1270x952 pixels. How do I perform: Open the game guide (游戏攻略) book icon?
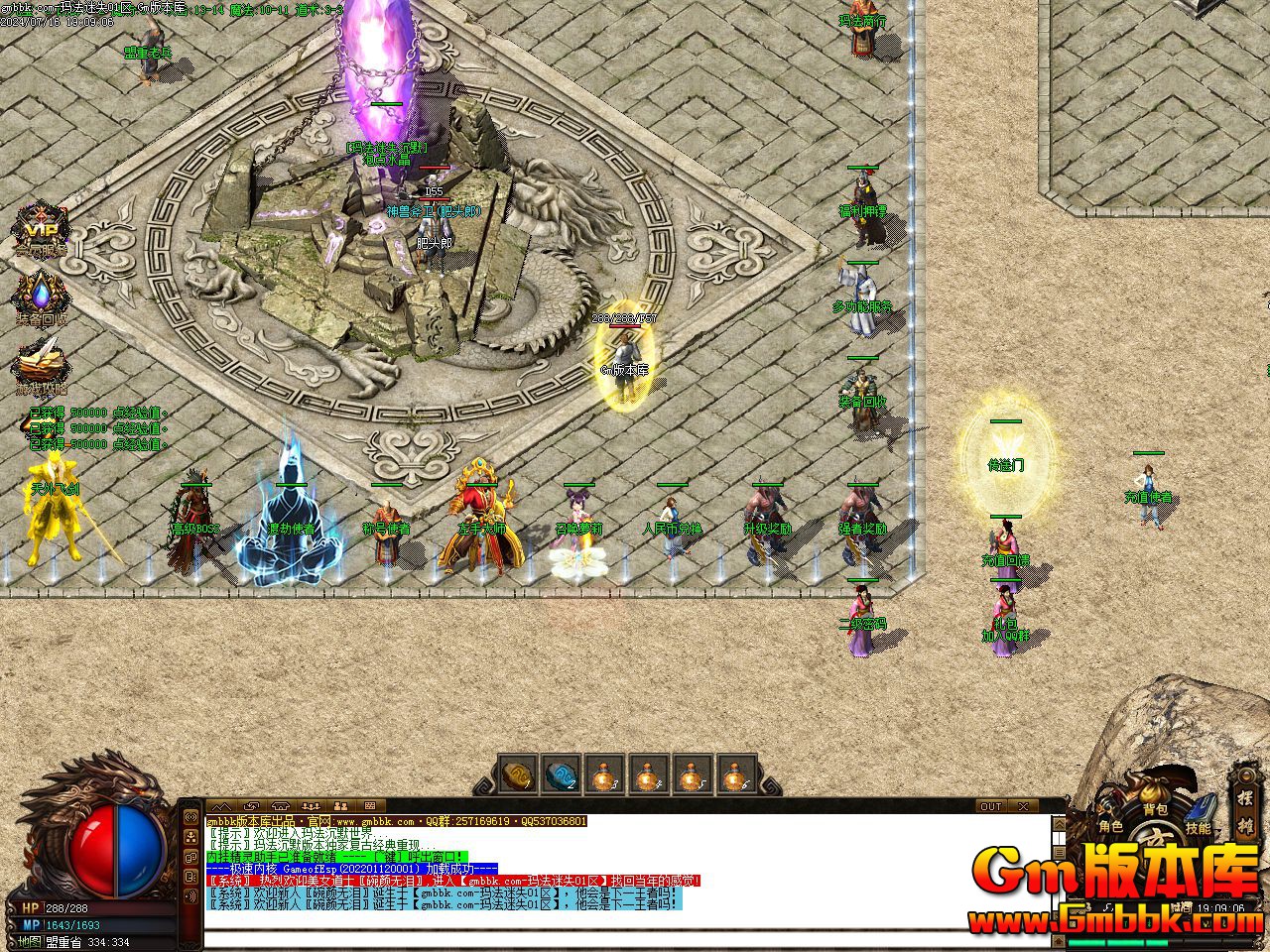point(41,365)
